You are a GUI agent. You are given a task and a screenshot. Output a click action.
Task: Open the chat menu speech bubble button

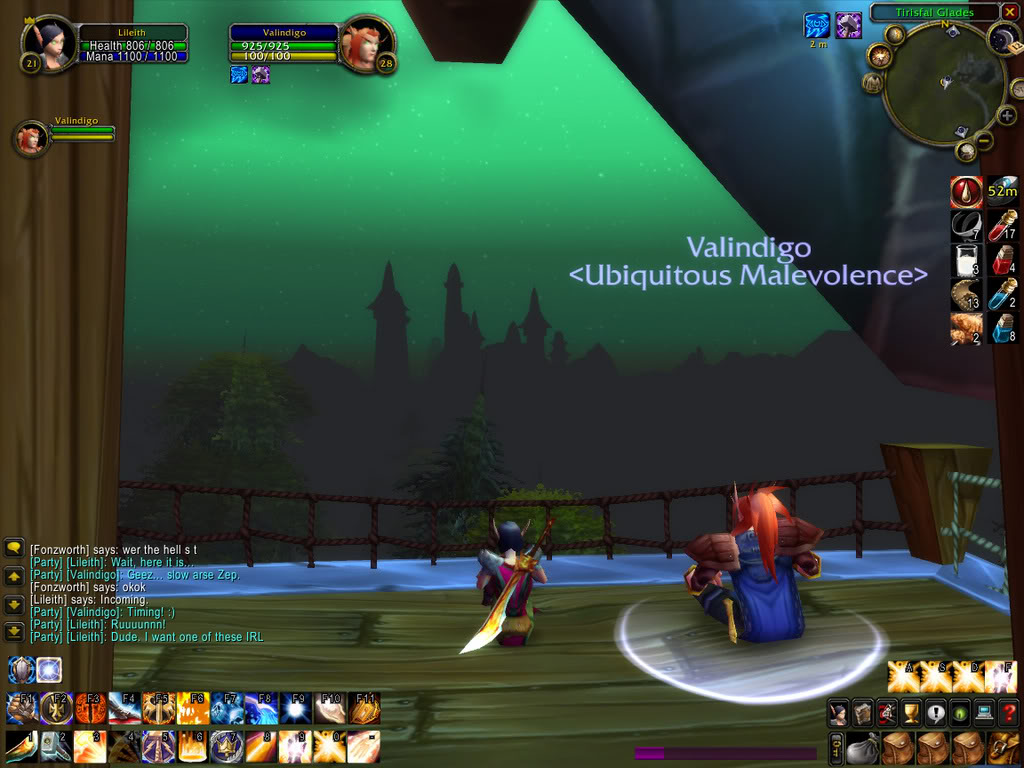[14, 547]
